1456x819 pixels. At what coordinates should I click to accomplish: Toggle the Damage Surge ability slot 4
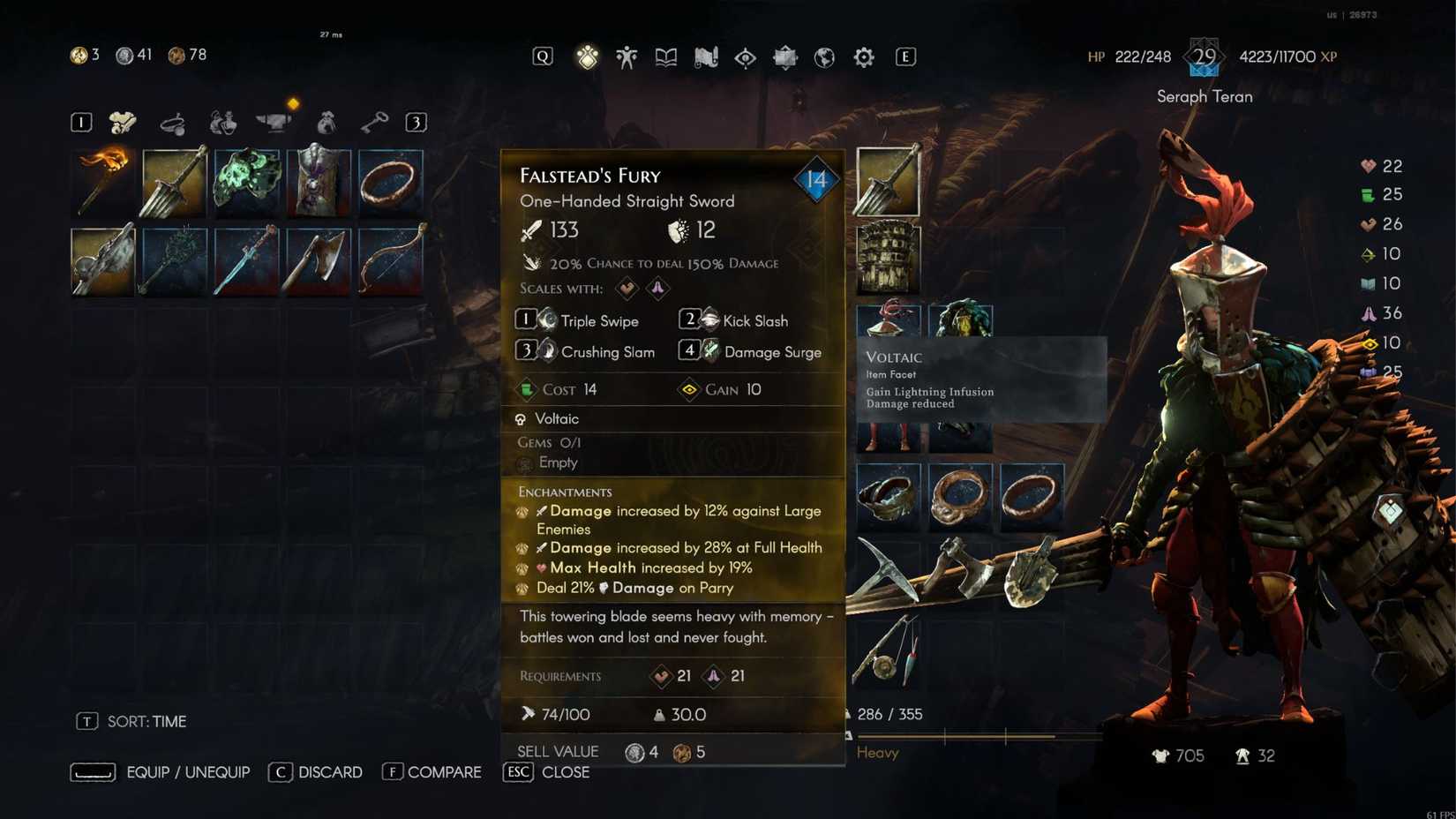pyautogui.click(x=754, y=351)
